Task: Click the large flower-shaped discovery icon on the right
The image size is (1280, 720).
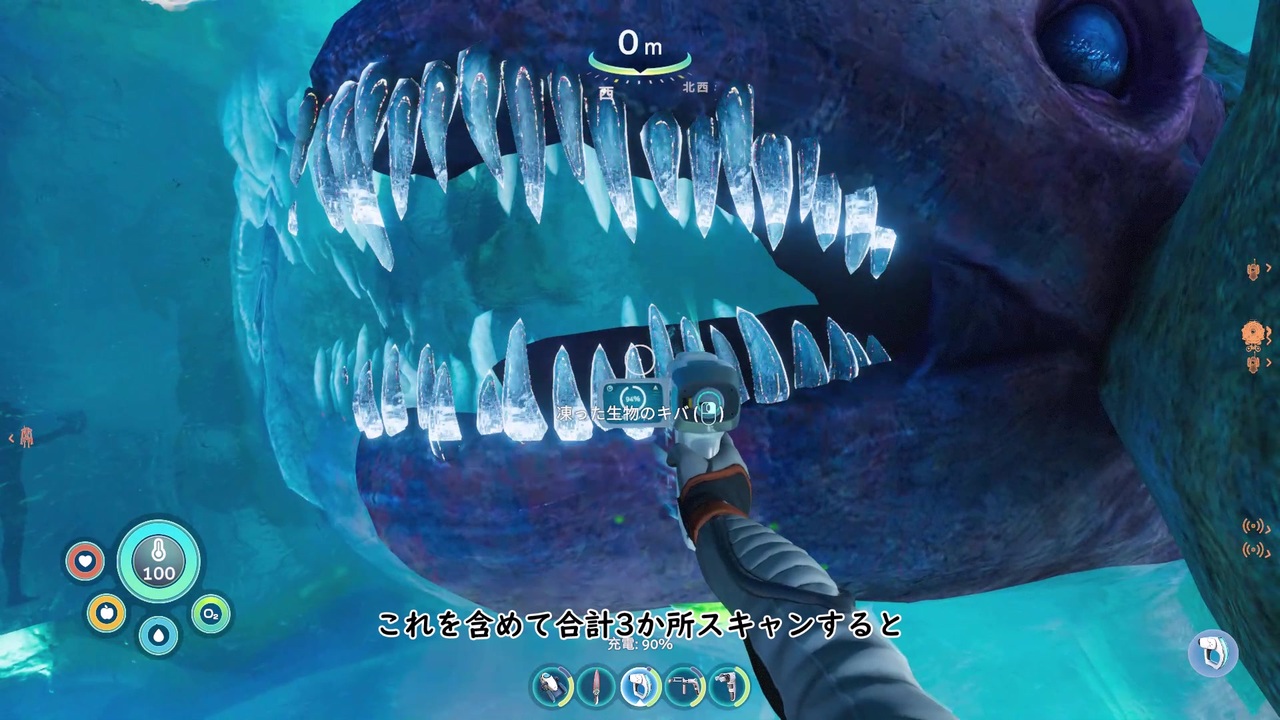Action: pyautogui.click(x=1251, y=332)
